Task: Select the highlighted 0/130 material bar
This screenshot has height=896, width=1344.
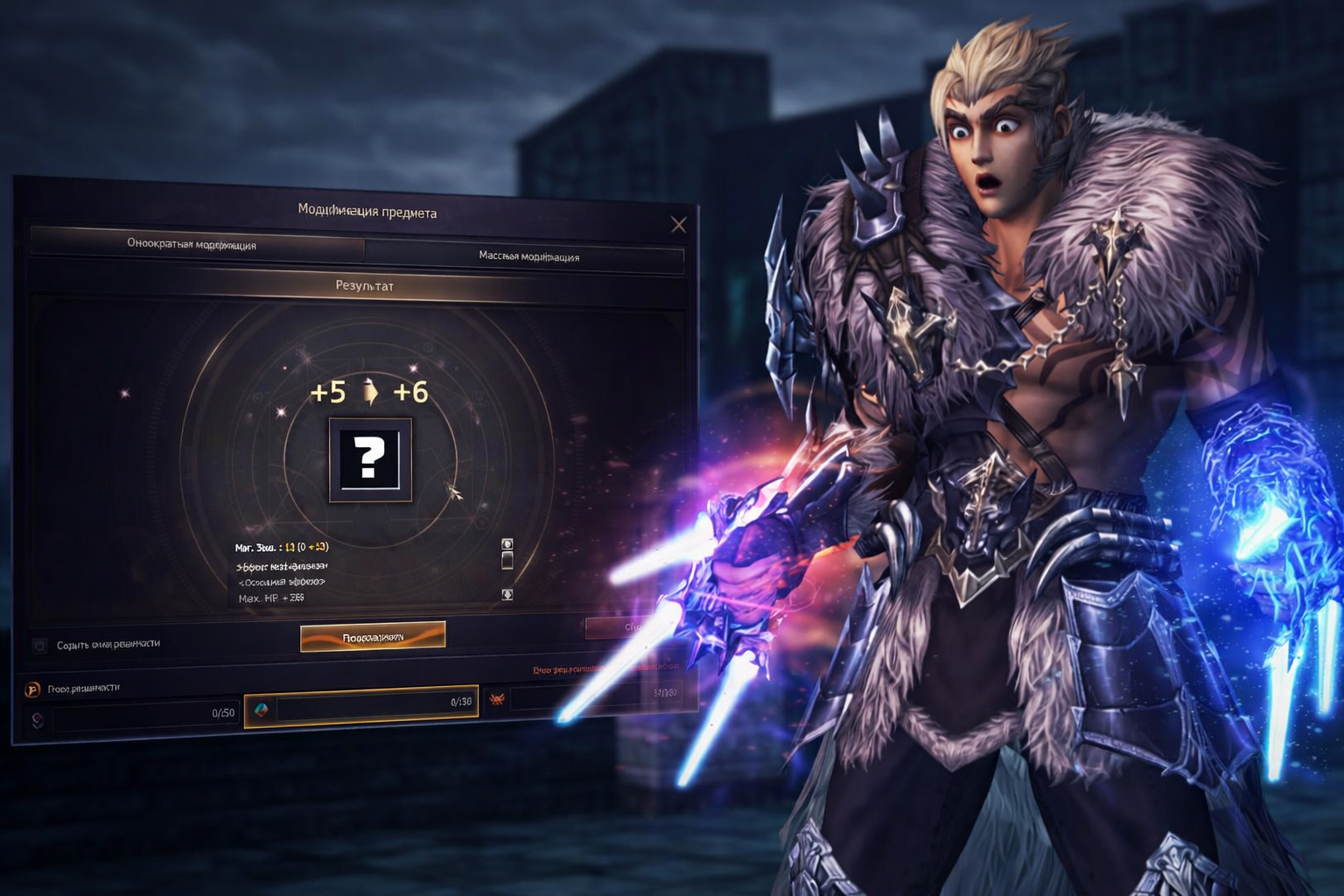Action: coord(361,703)
